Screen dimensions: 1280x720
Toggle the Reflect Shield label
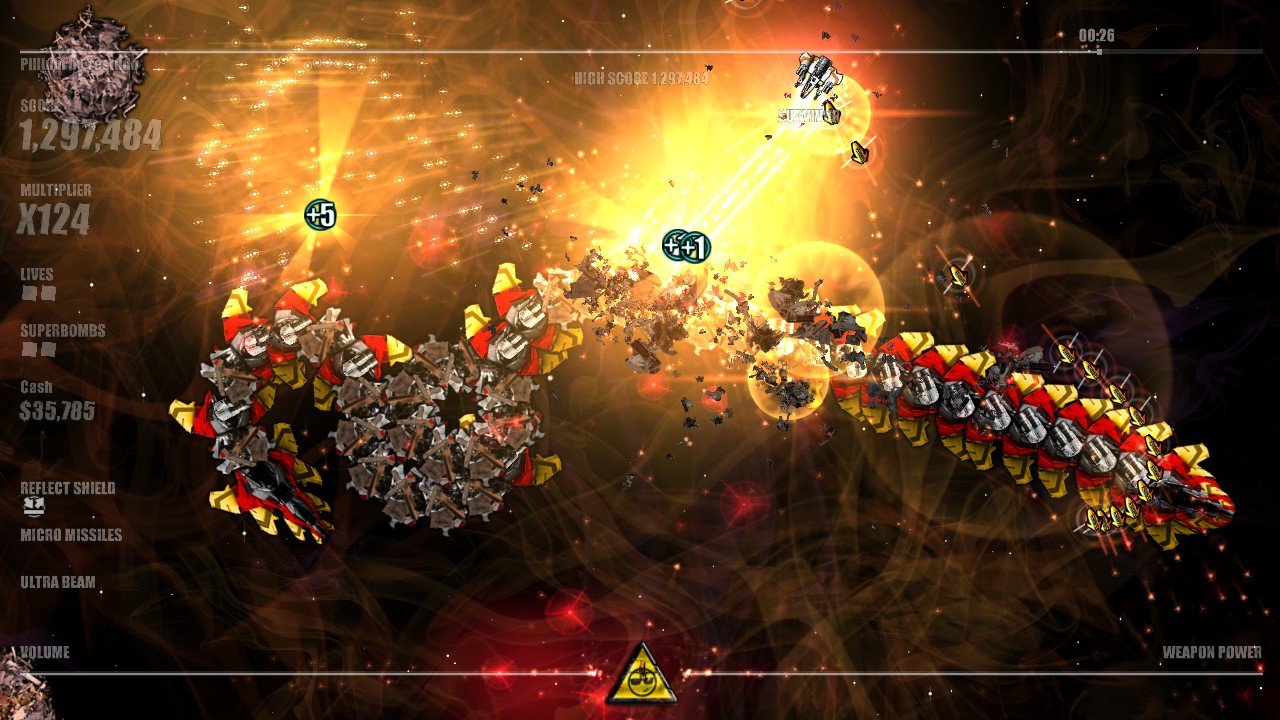click(68, 487)
